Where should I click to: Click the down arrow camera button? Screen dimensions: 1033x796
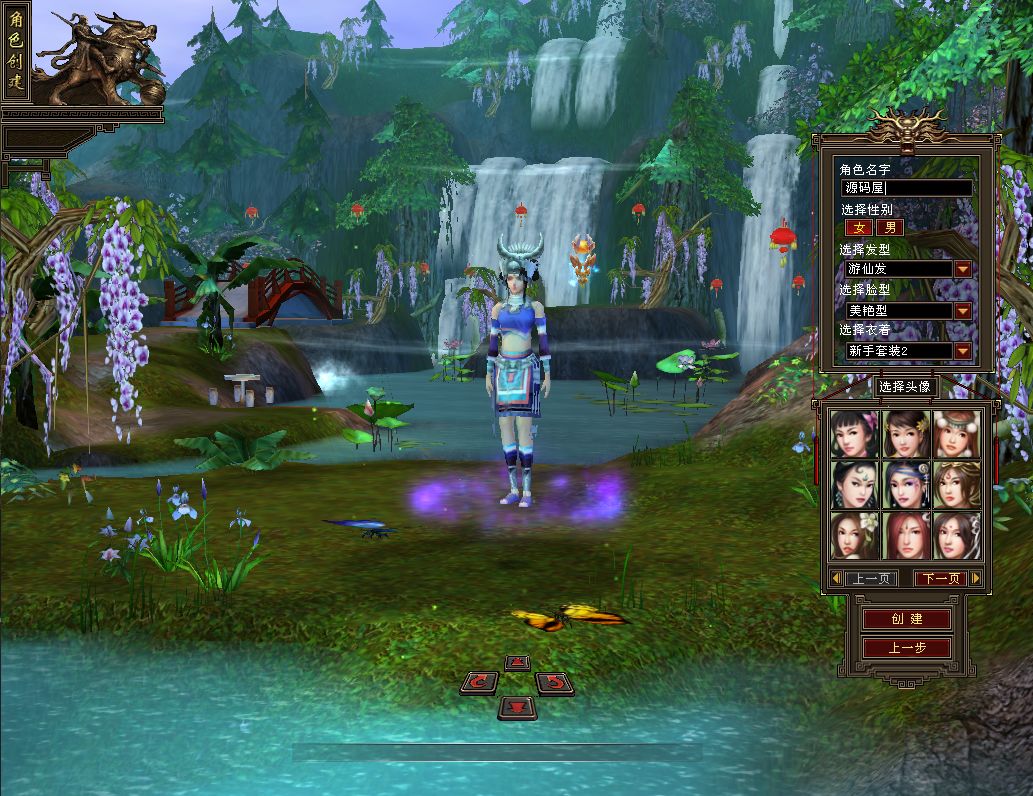(517, 708)
